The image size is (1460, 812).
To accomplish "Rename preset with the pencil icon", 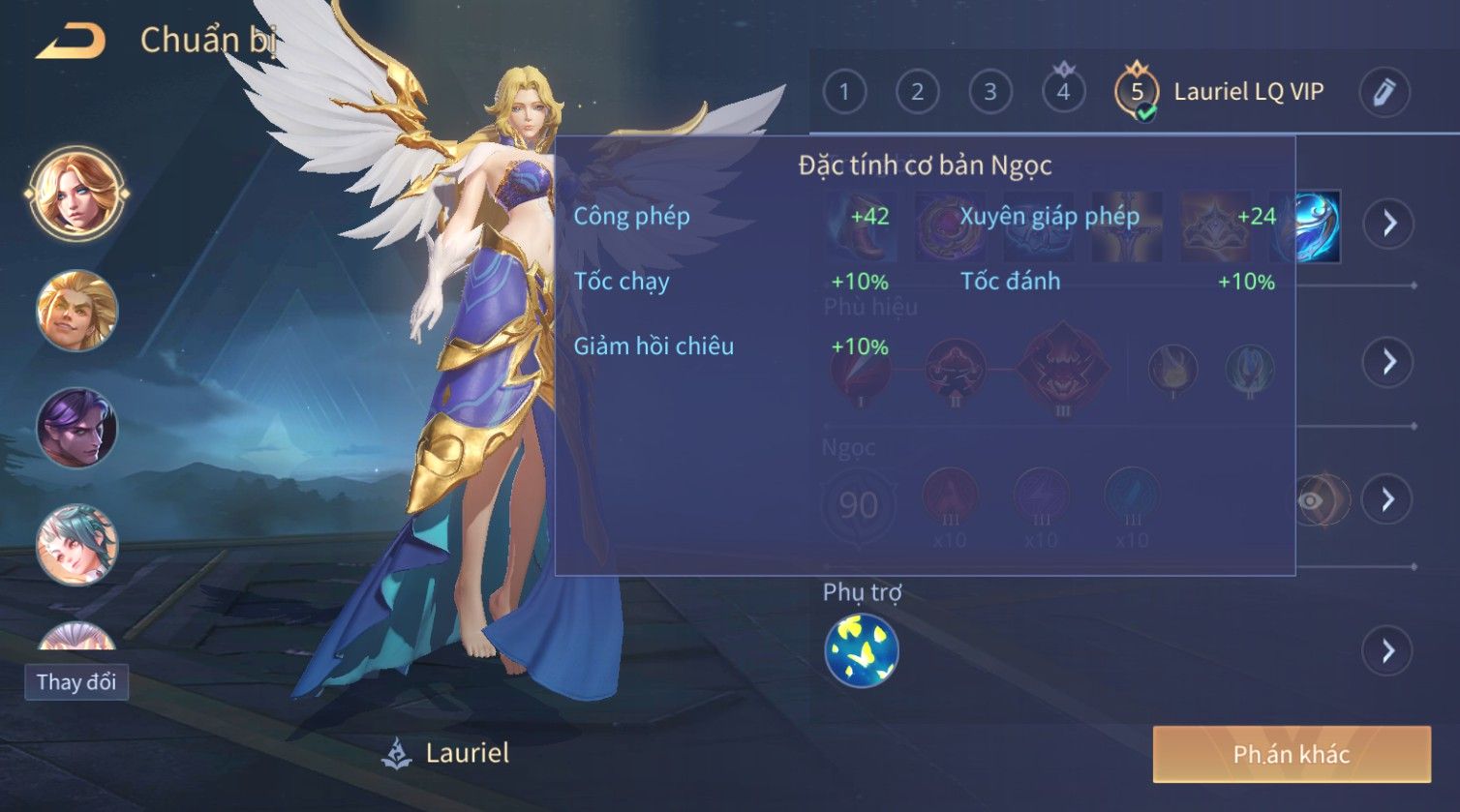I will pos(1384,92).
